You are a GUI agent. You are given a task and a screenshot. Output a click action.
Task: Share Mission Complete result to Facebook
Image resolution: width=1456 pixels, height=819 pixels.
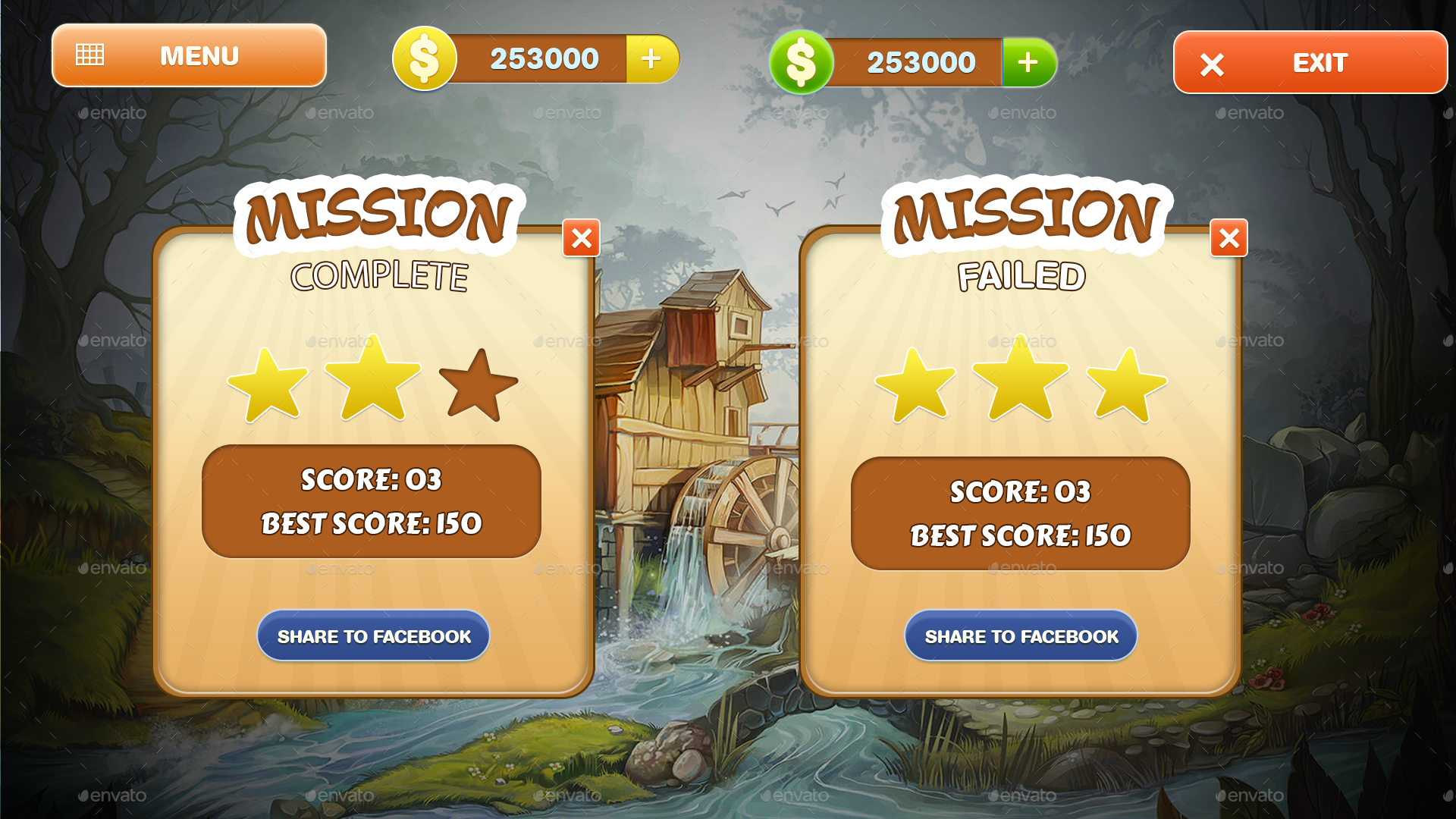point(373,636)
